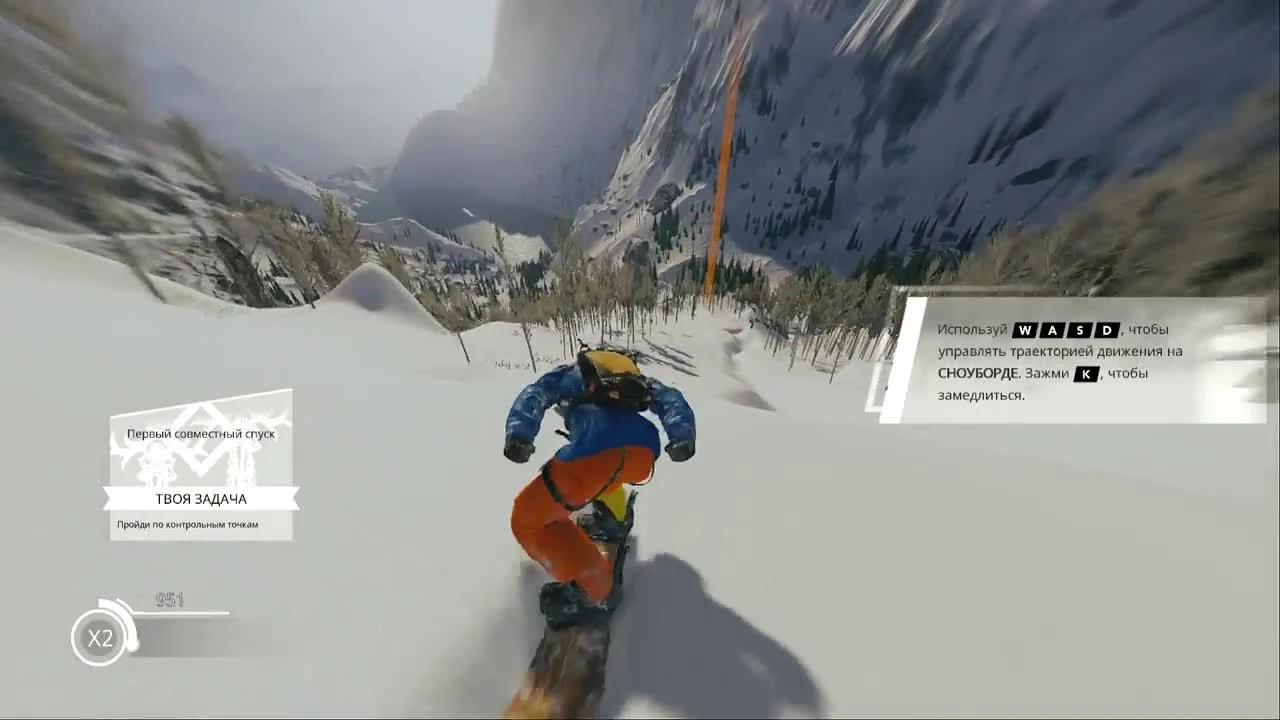Select the Первый совместный спуск title
This screenshot has height=720, width=1280.
click(x=199, y=433)
